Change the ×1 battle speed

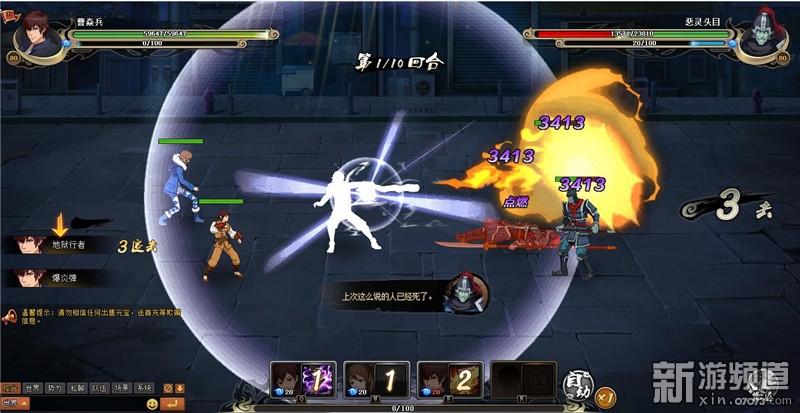pyautogui.click(x=606, y=397)
